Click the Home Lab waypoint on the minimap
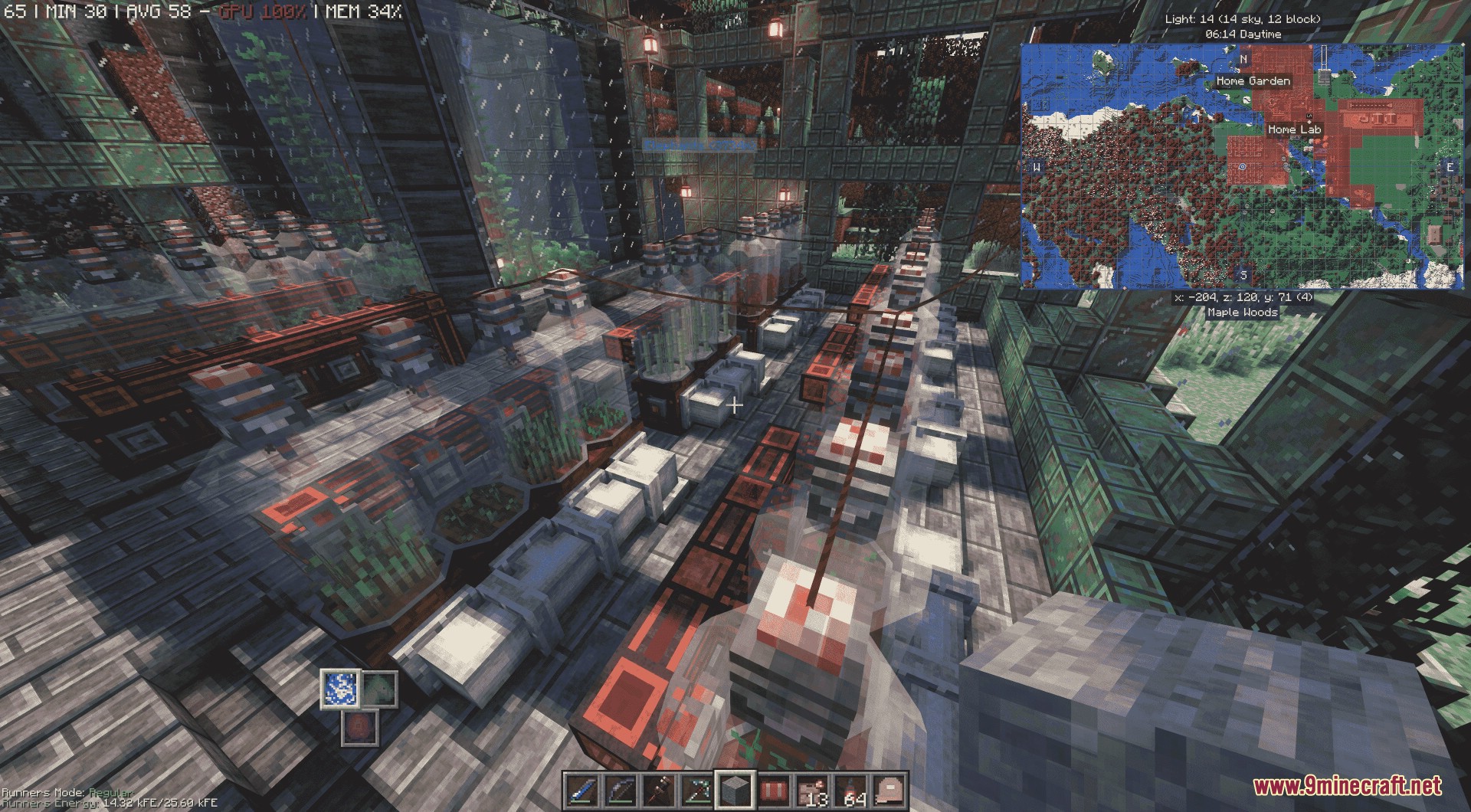This screenshot has width=1471, height=812. click(1294, 129)
